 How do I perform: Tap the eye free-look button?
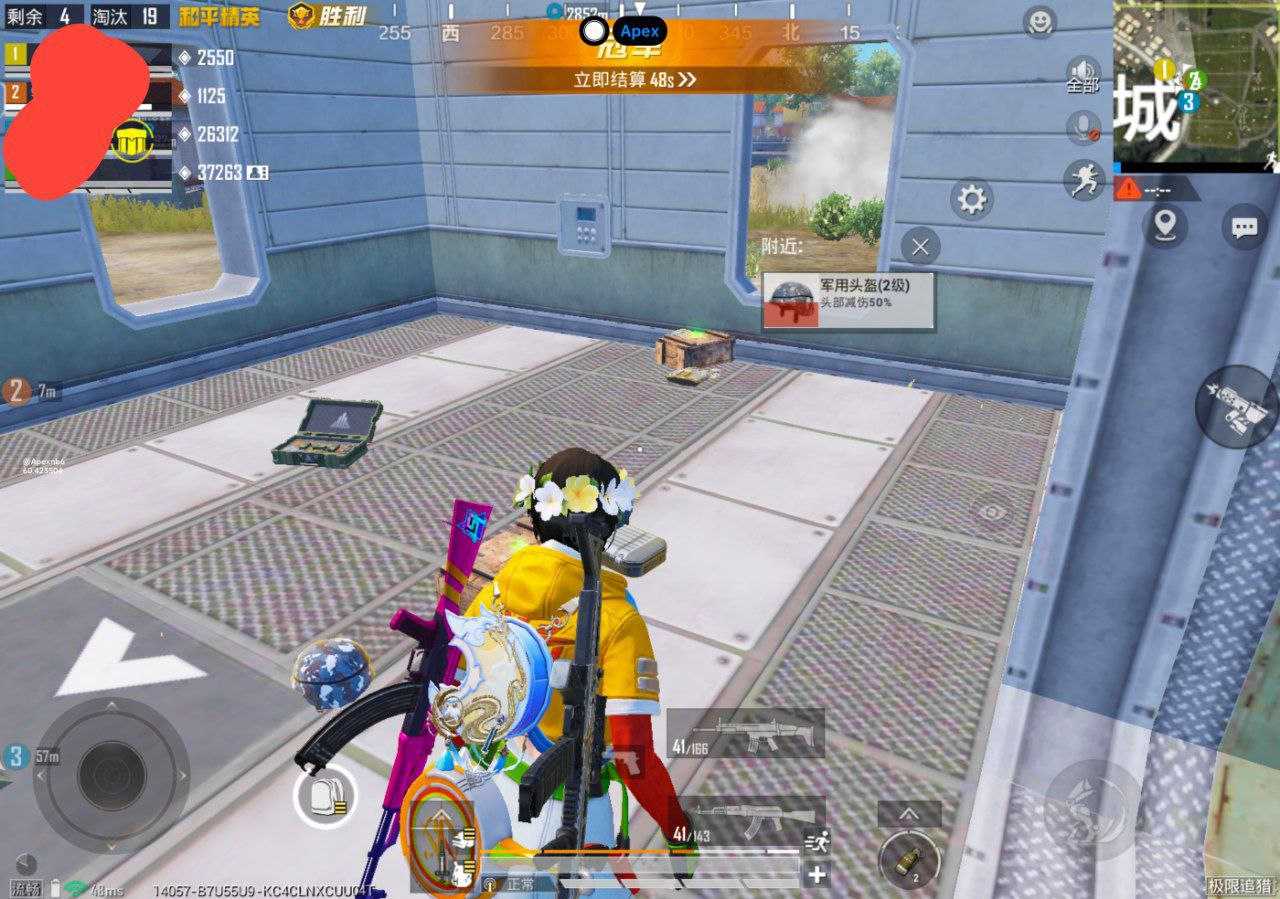pos(991,512)
